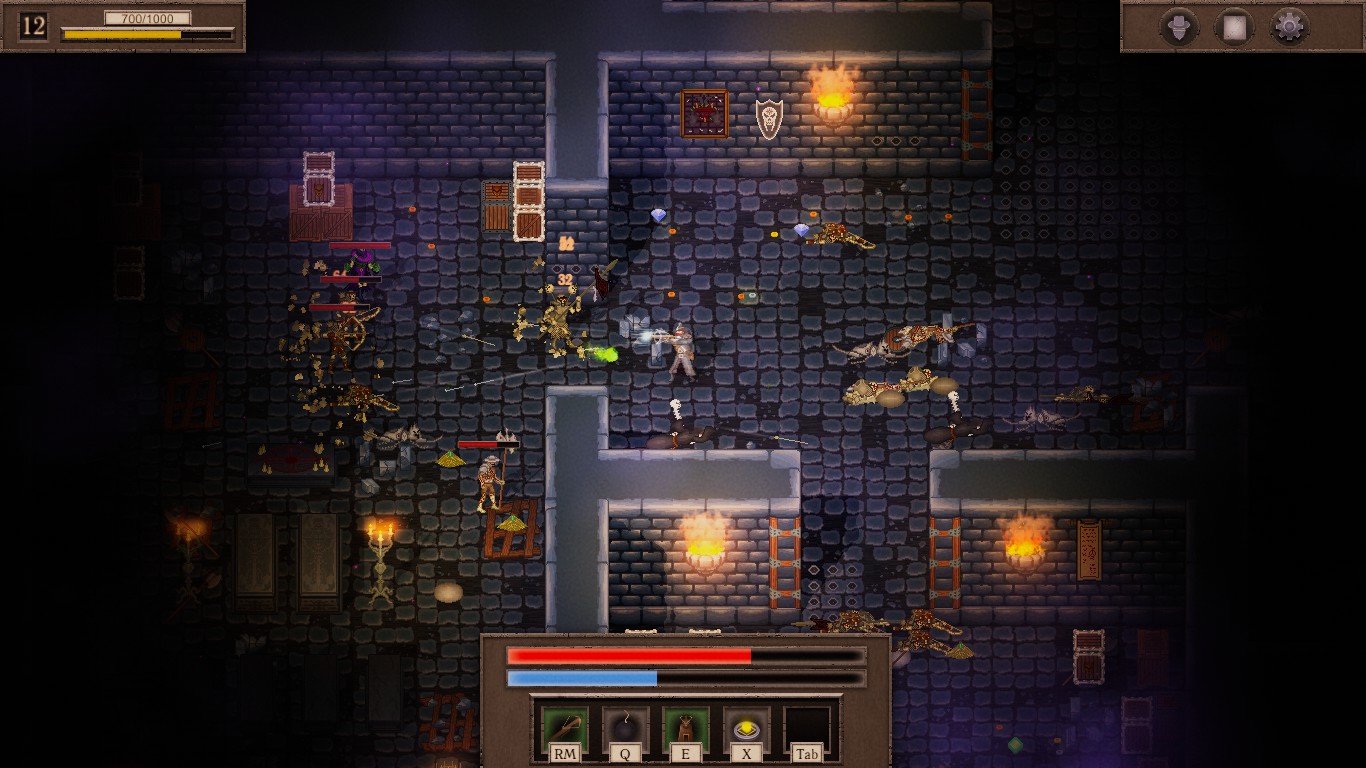Open the gear settings menu
The image size is (1366, 768).
coord(1289,26)
